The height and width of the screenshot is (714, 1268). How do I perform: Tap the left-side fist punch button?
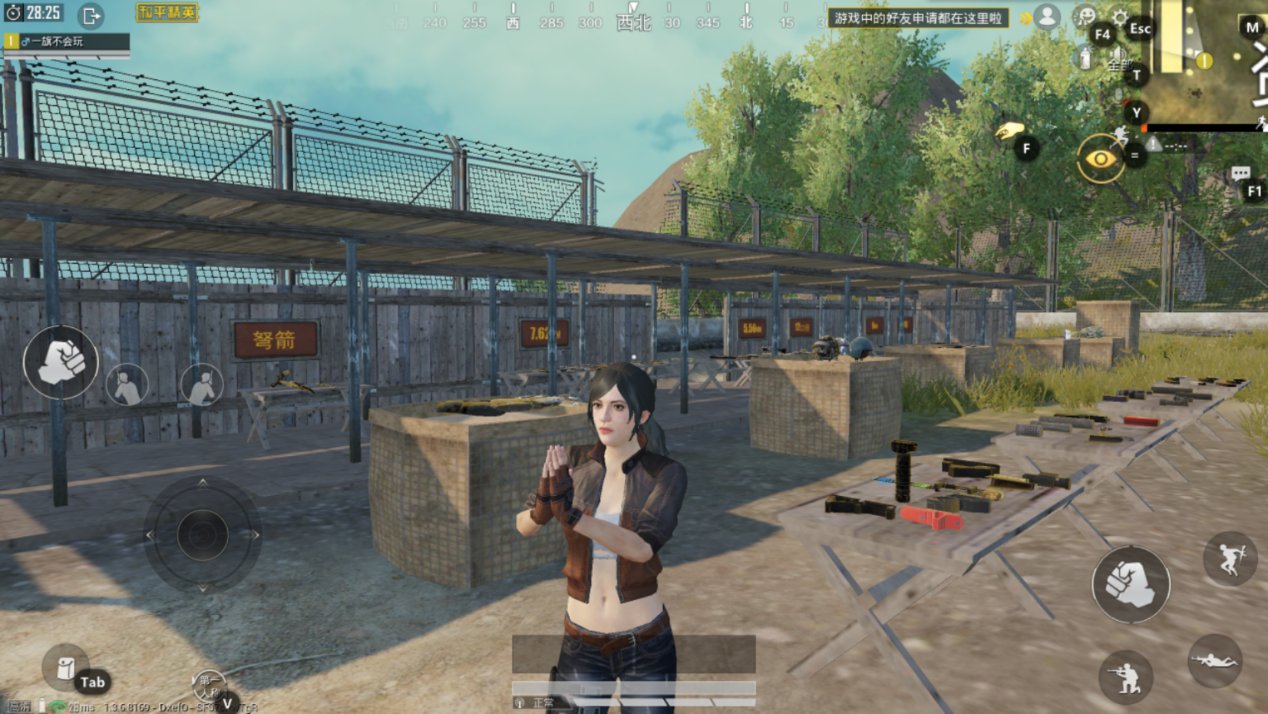tap(61, 362)
